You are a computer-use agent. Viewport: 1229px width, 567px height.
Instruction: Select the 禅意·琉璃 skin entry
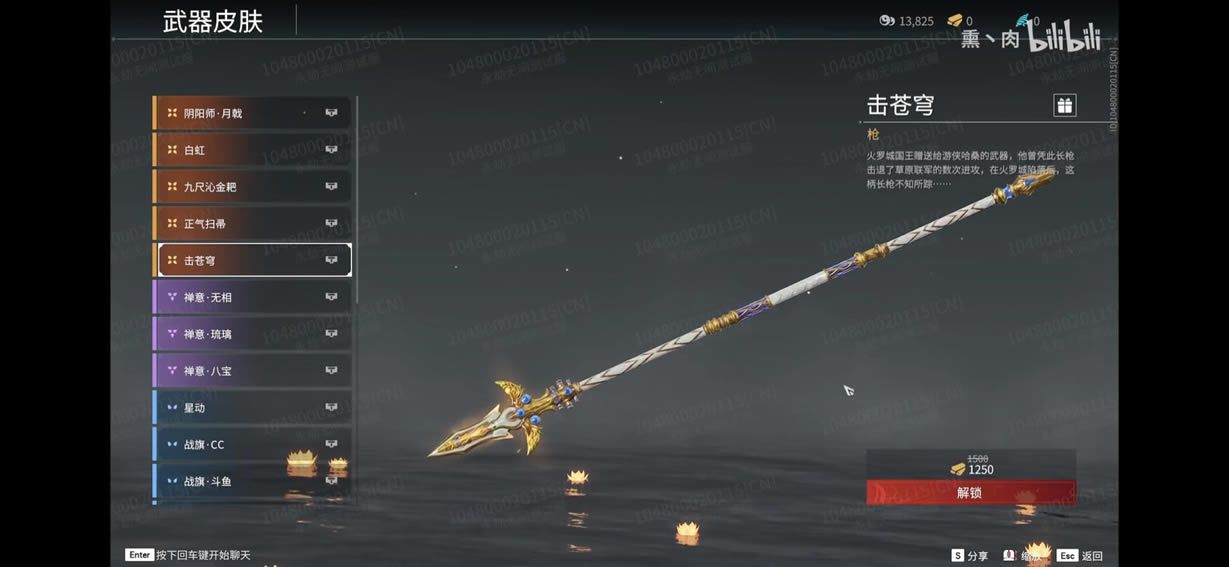click(252, 334)
